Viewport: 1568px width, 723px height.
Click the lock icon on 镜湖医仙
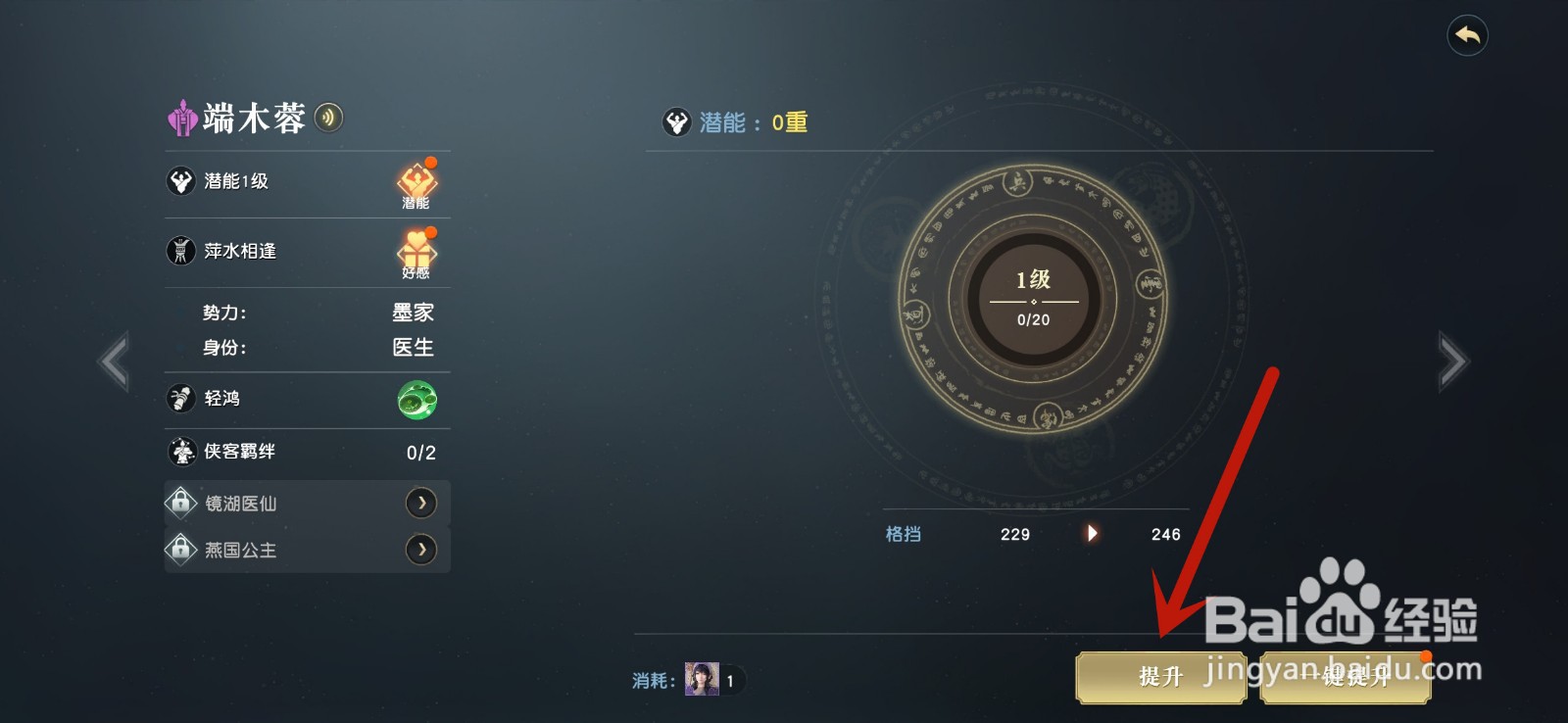(180, 503)
